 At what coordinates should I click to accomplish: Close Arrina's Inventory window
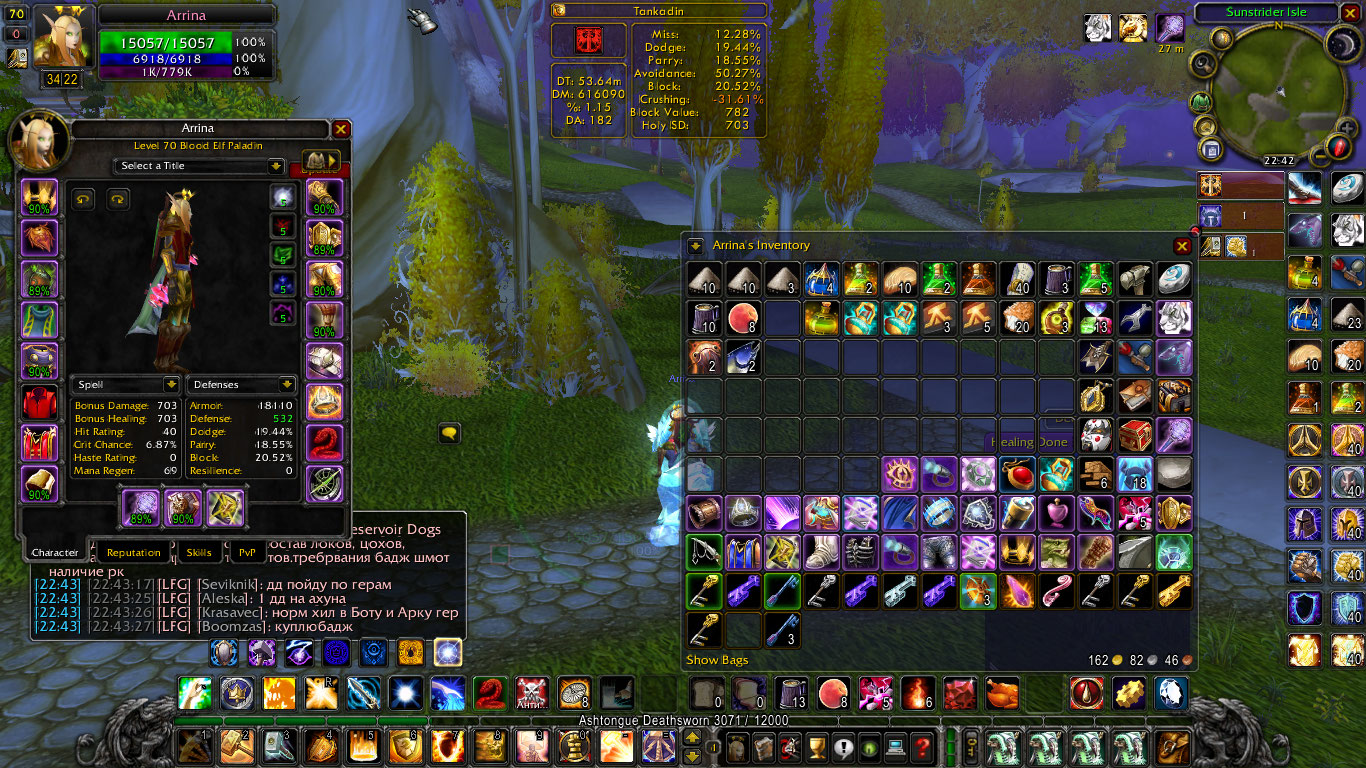point(1182,246)
